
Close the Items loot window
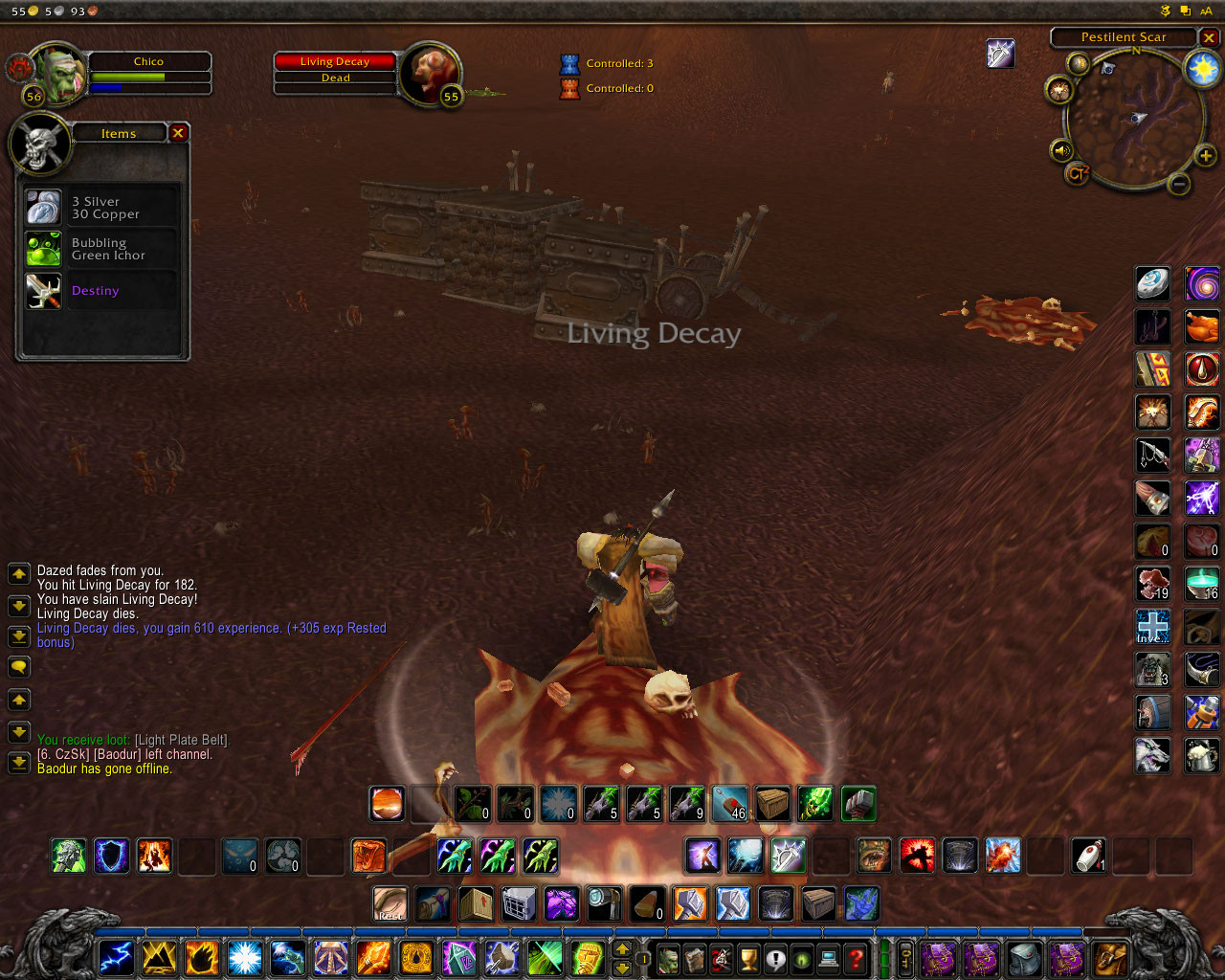(x=178, y=133)
